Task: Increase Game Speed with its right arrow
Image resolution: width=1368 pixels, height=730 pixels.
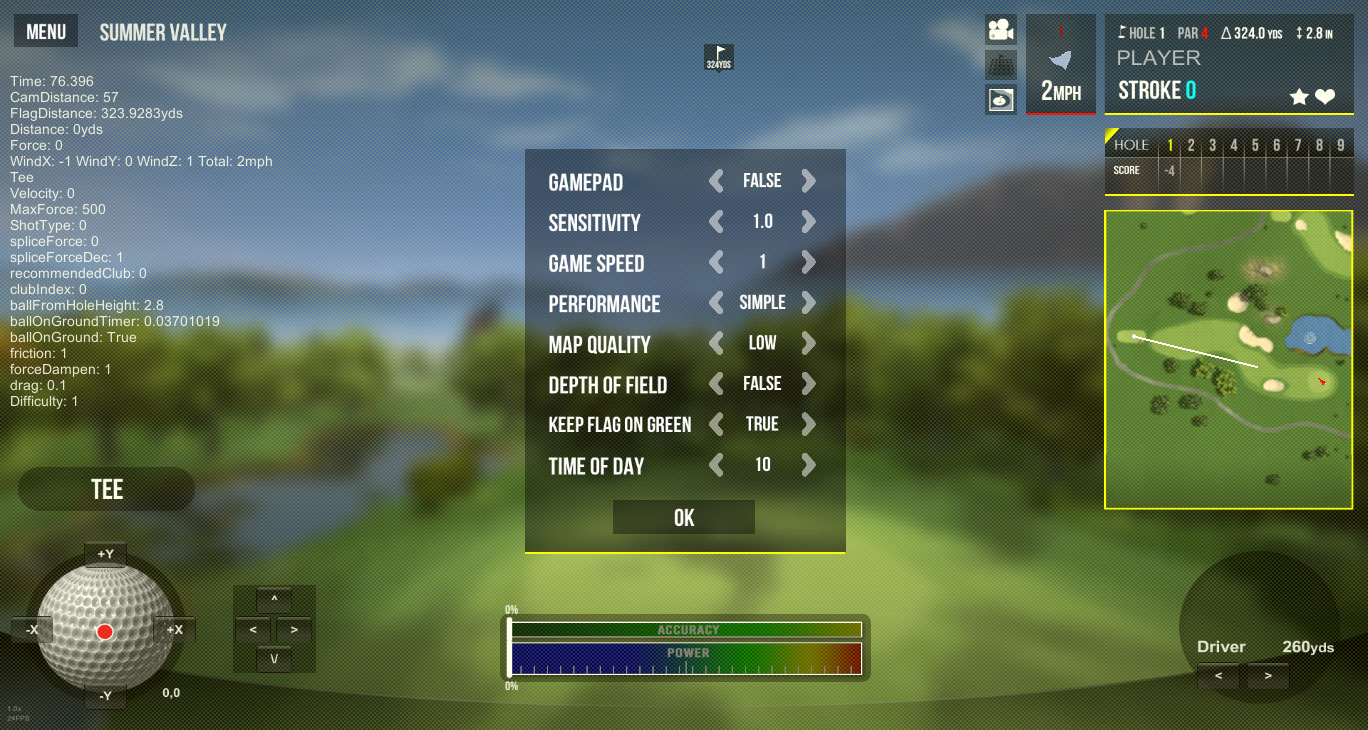Action: coord(808,263)
